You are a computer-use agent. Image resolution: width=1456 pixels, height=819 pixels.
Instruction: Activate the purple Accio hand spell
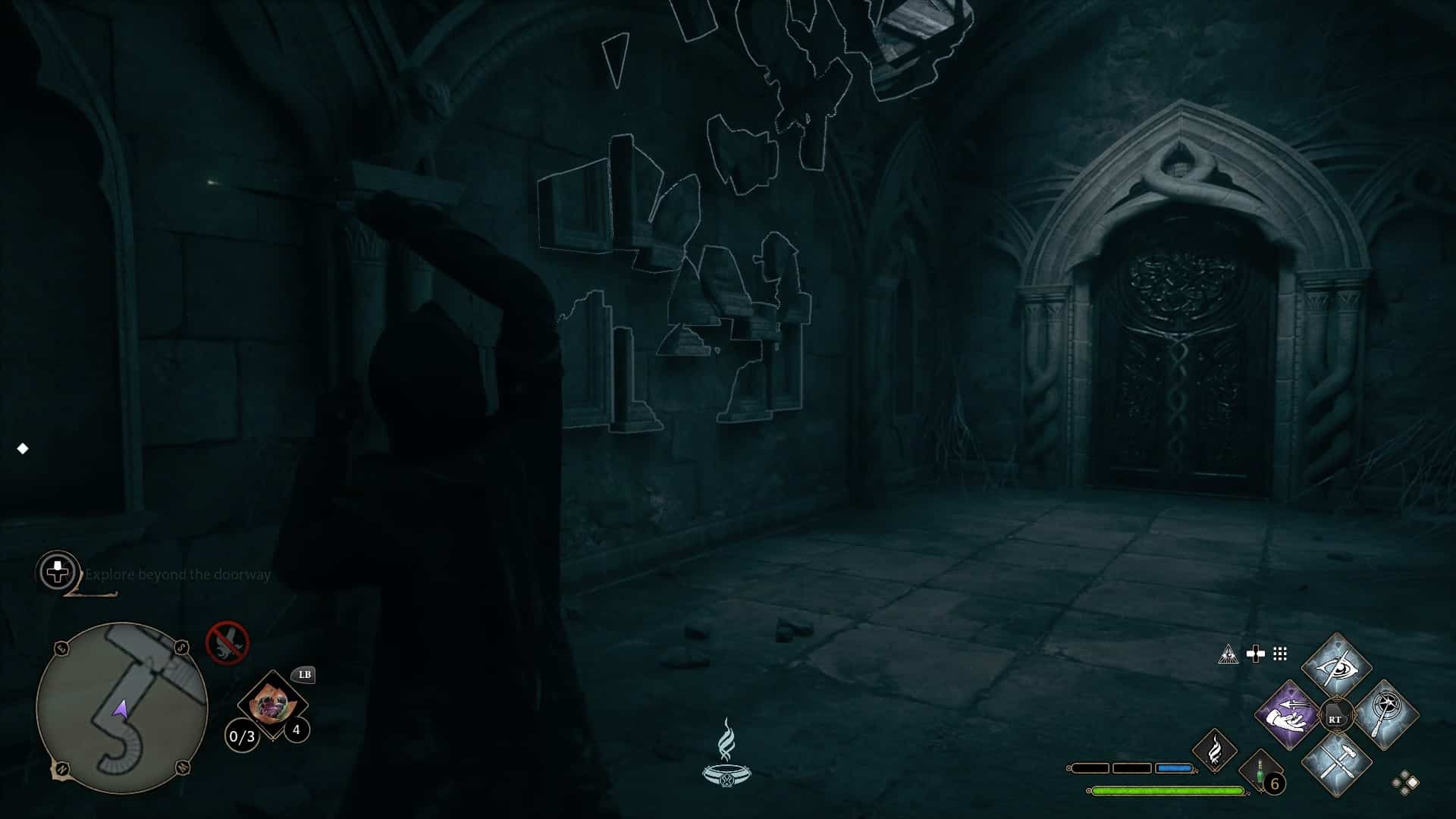pos(1287,715)
